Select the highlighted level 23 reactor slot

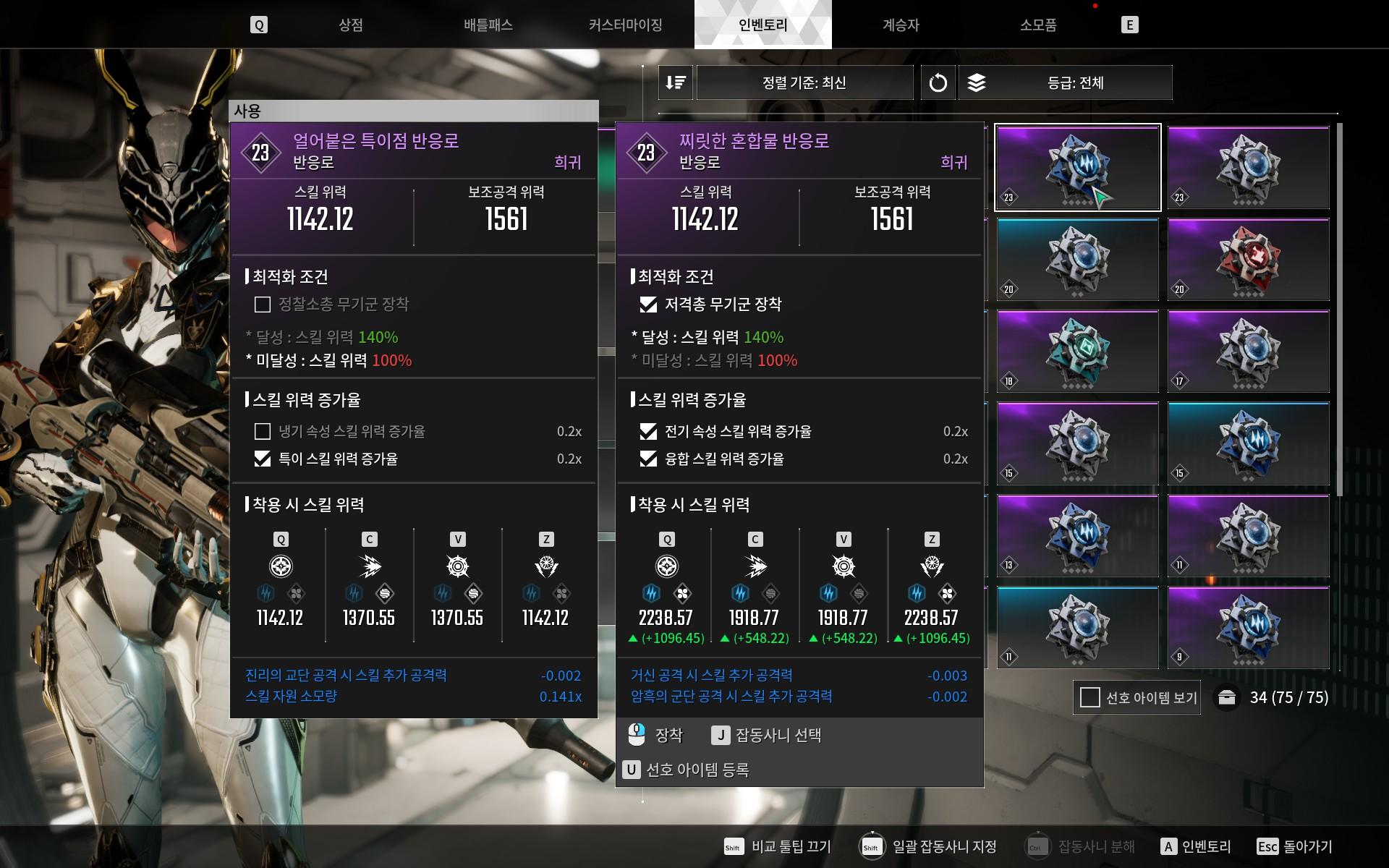pos(1077,168)
